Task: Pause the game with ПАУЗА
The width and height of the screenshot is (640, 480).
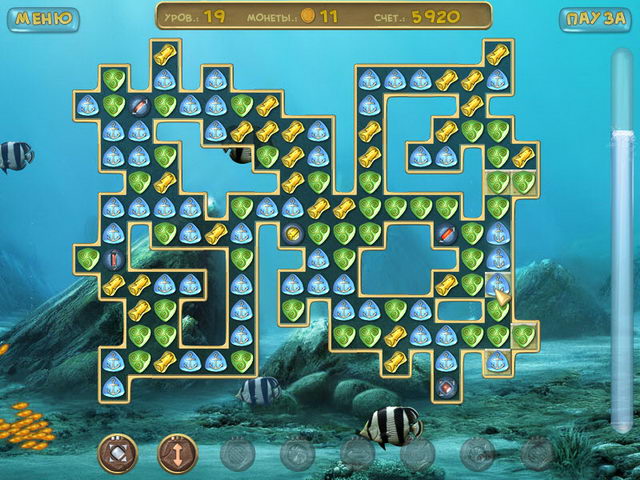Action: [597, 19]
